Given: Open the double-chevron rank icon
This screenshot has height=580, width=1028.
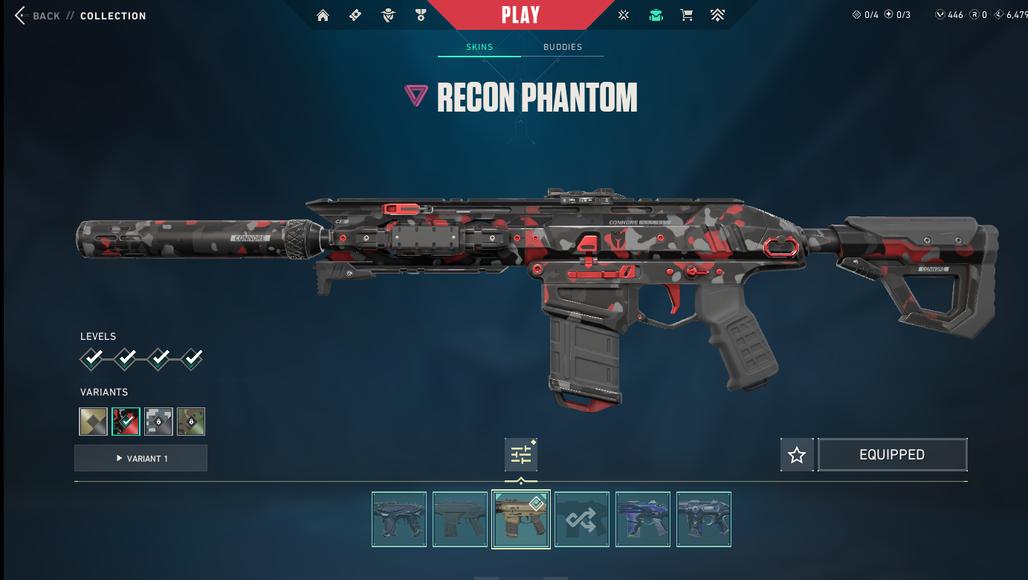Looking at the screenshot, I should pos(718,15).
